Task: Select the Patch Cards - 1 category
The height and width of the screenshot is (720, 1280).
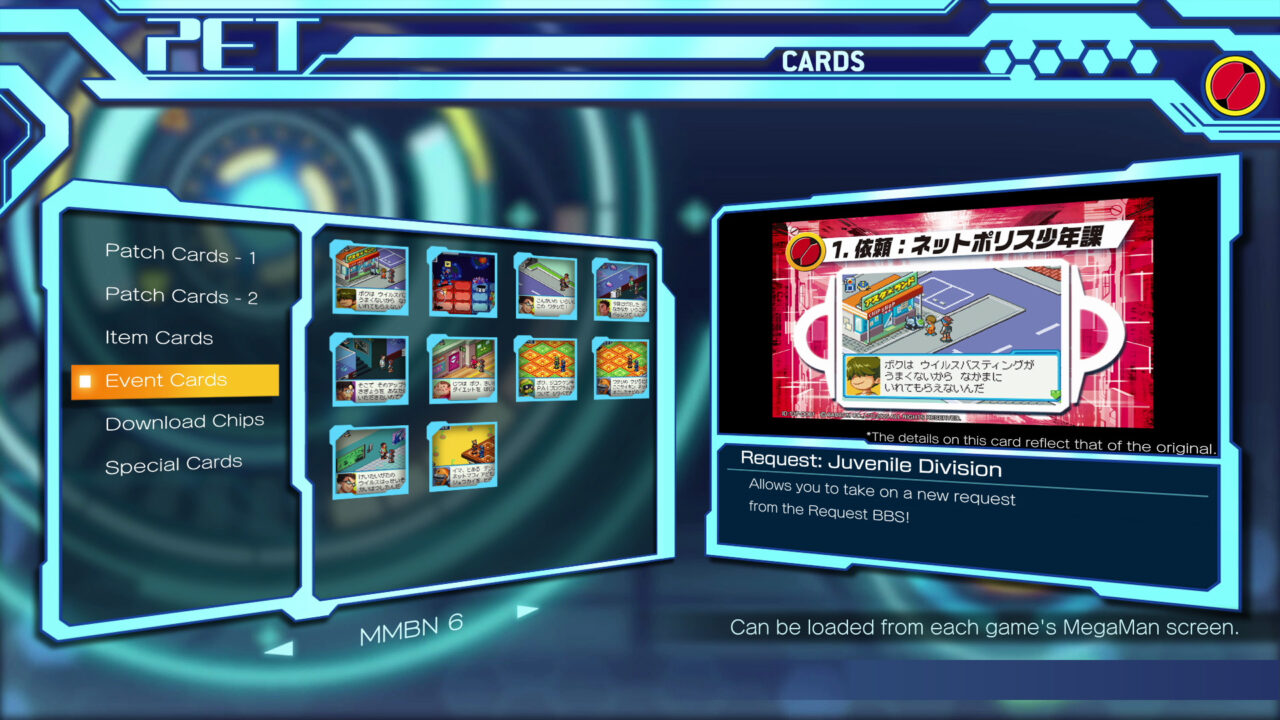Action: pyautogui.click(x=182, y=253)
